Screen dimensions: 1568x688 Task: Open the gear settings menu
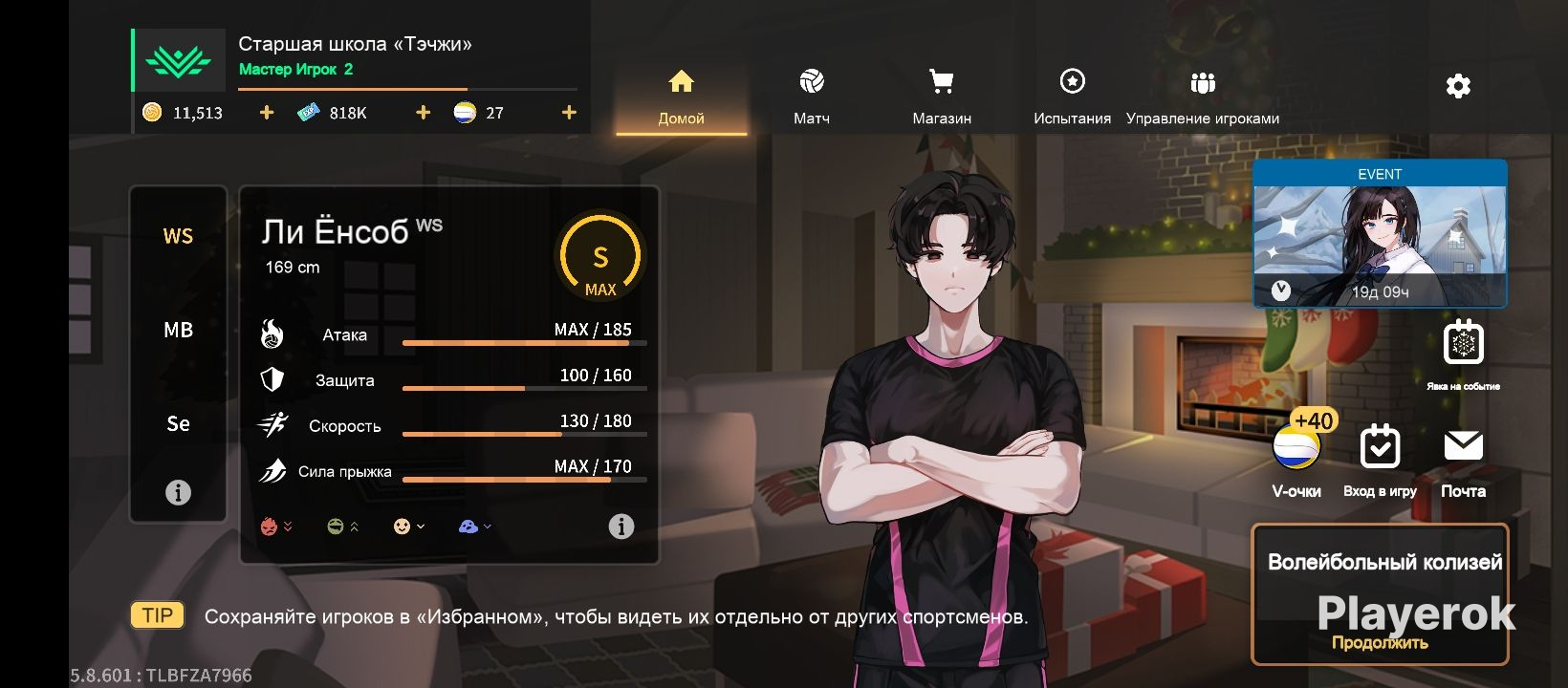1458,87
